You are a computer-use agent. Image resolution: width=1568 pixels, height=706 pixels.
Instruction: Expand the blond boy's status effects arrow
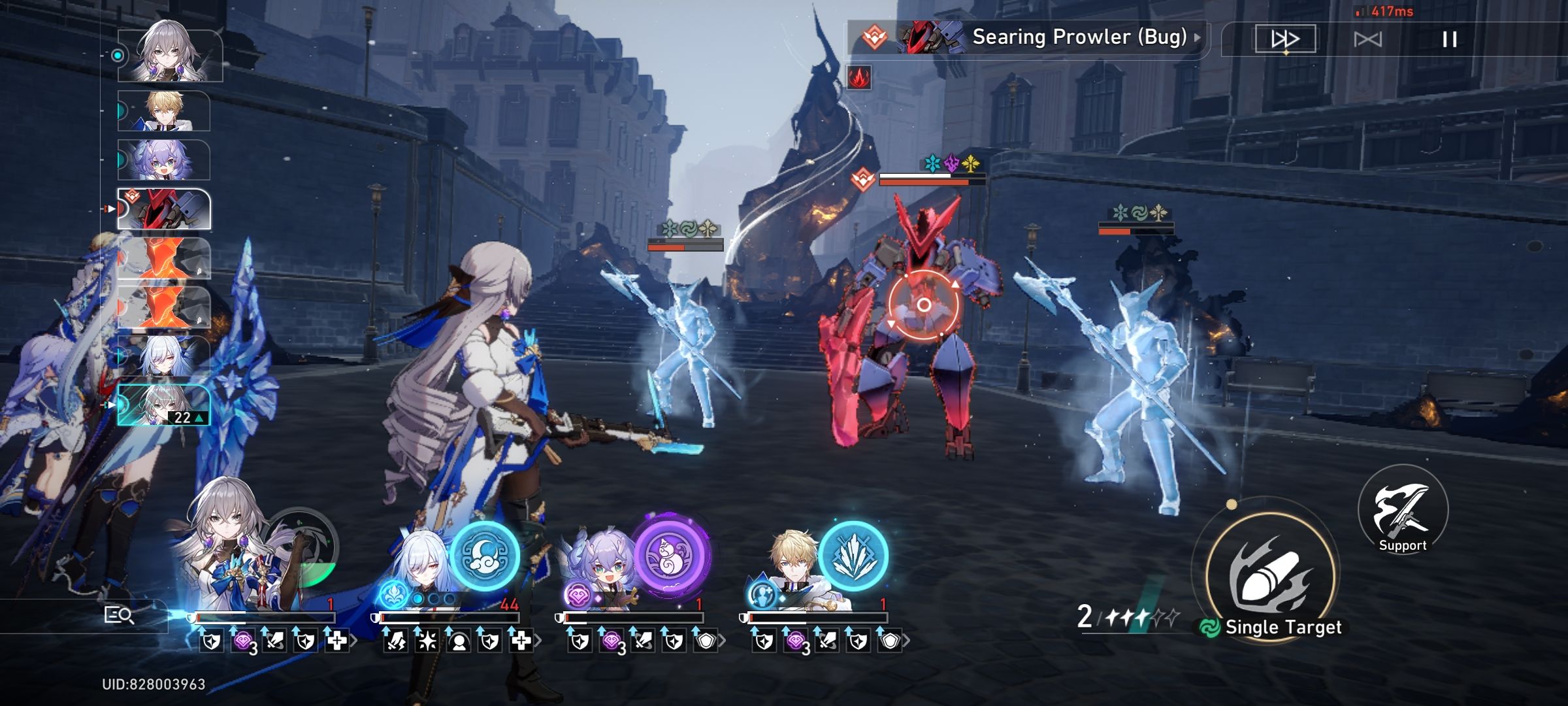pyautogui.click(x=907, y=641)
